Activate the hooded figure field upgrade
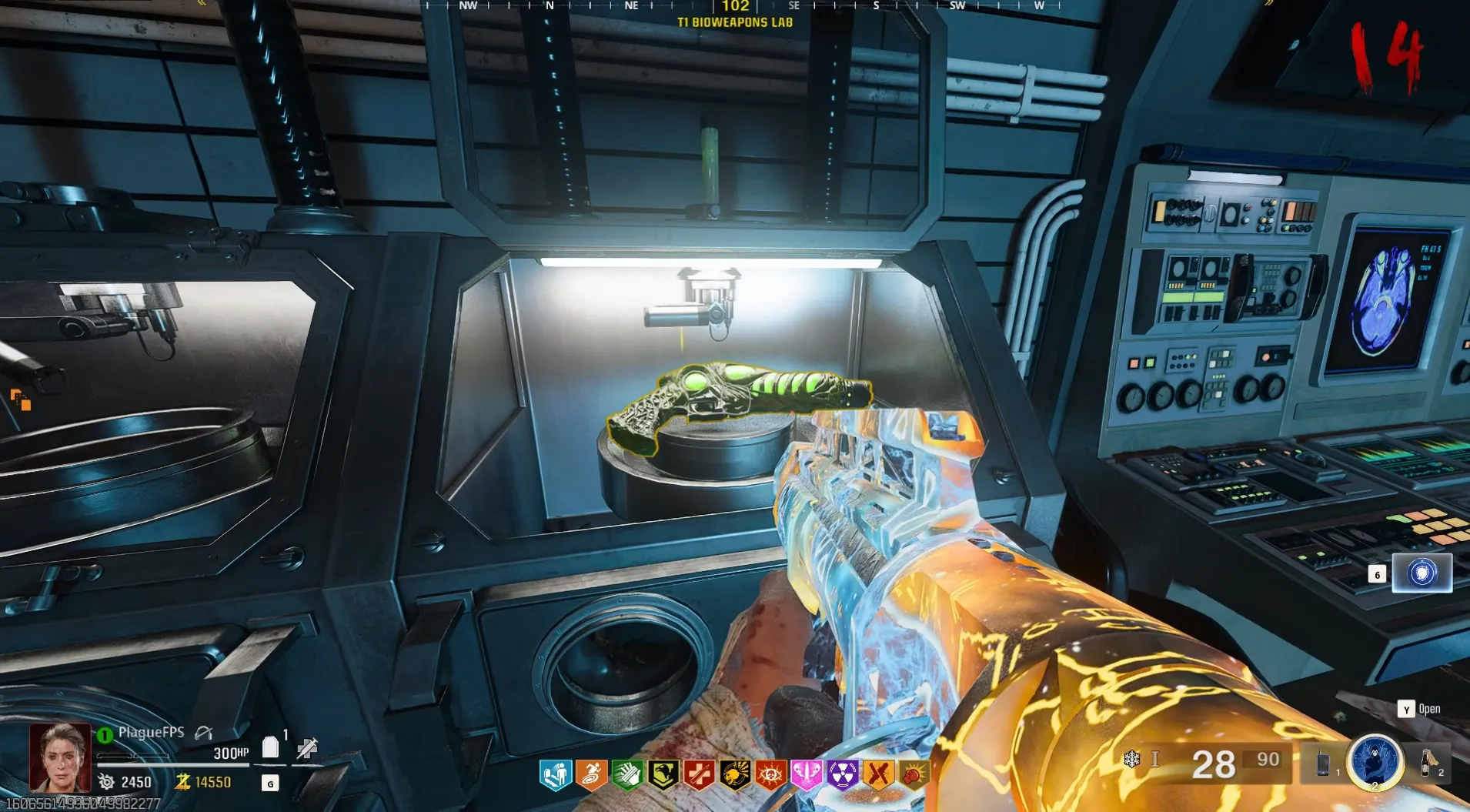This screenshot has width=1470, height=812. 1375,760
